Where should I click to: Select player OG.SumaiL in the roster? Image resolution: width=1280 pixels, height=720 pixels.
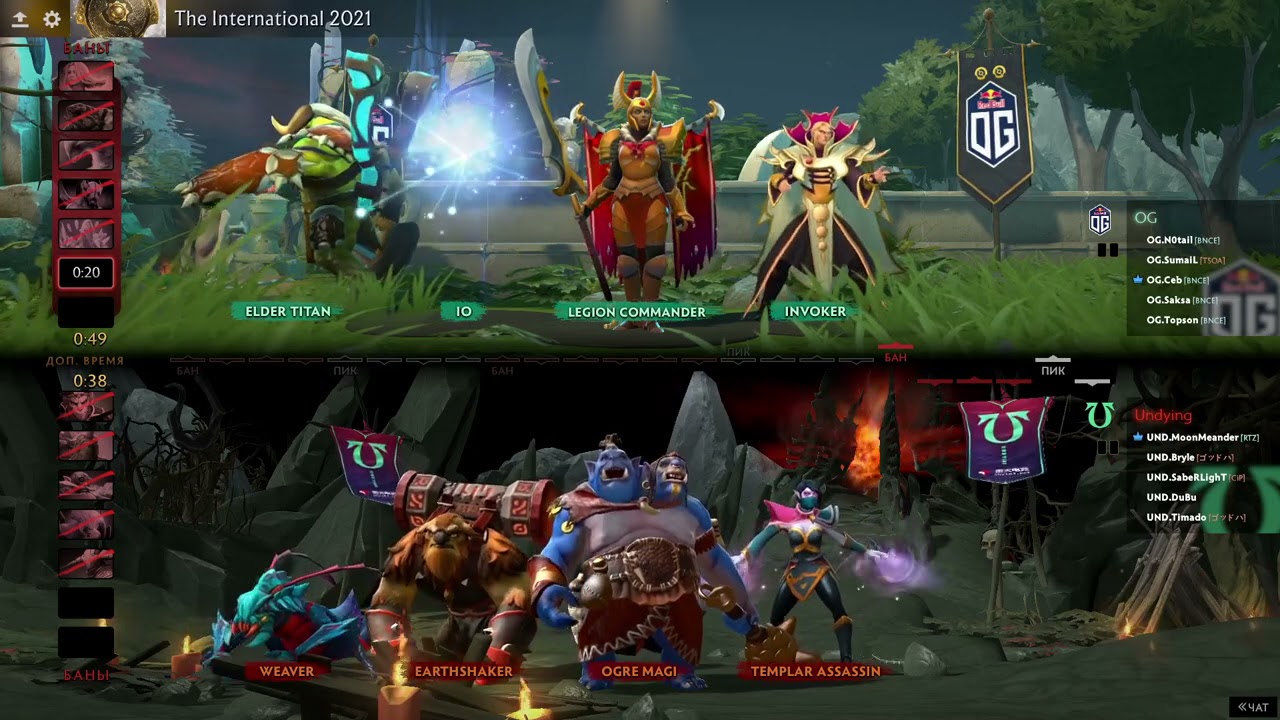(x=1172, y=260)
